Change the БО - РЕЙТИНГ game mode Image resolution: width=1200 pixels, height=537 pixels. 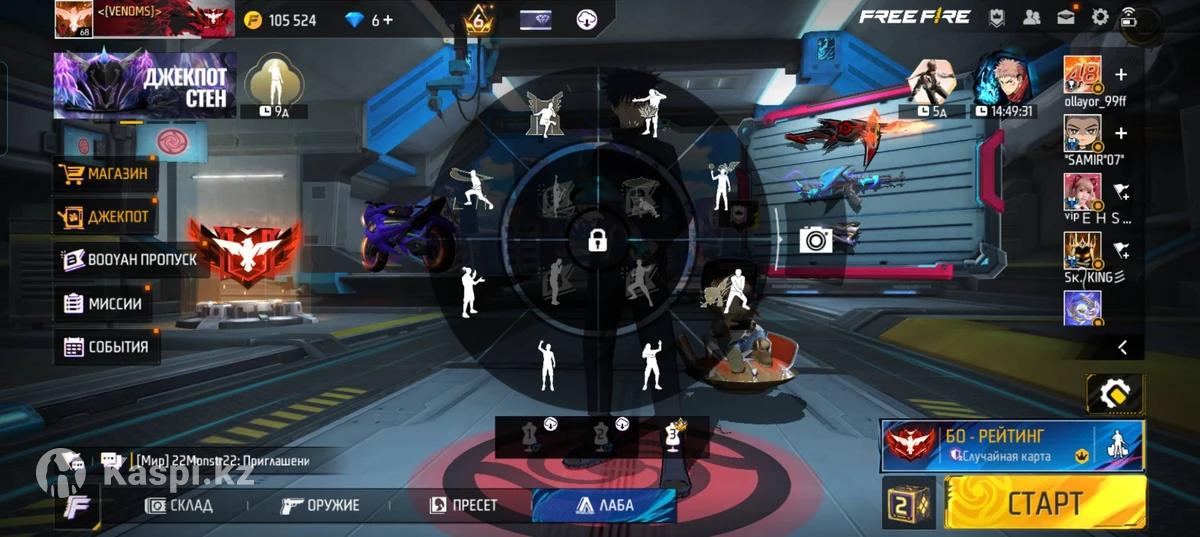click(1012, 445)
